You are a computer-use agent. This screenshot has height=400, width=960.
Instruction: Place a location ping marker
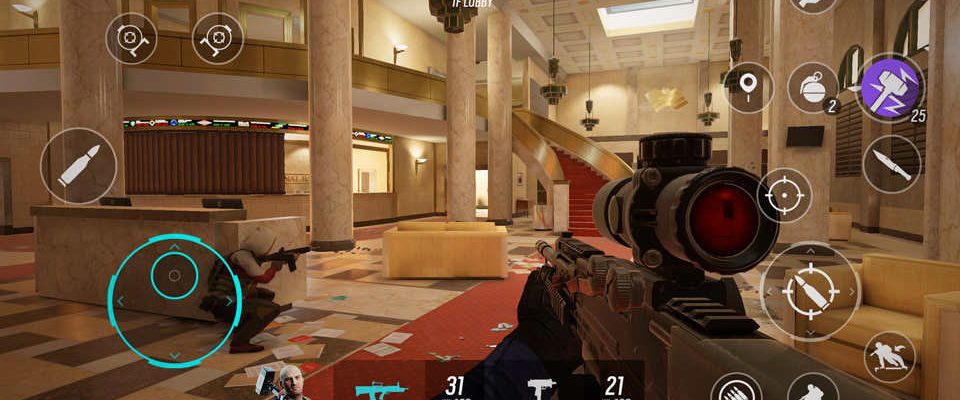point(748,87)
